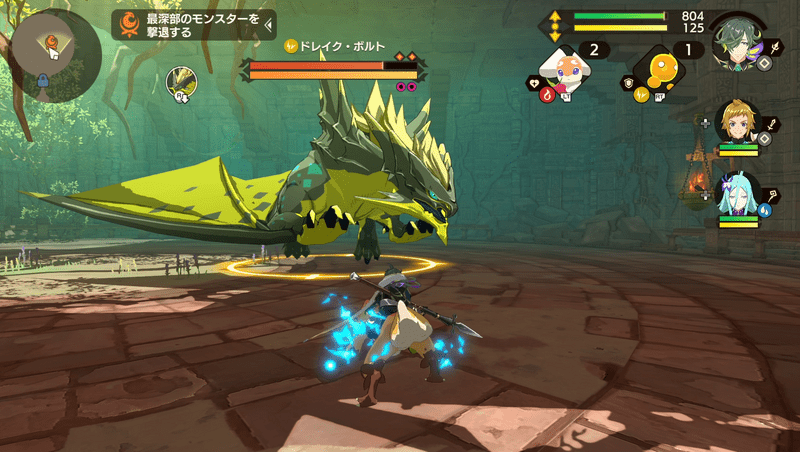Collapse the objective tracker with its arrow

coord(269,24)
